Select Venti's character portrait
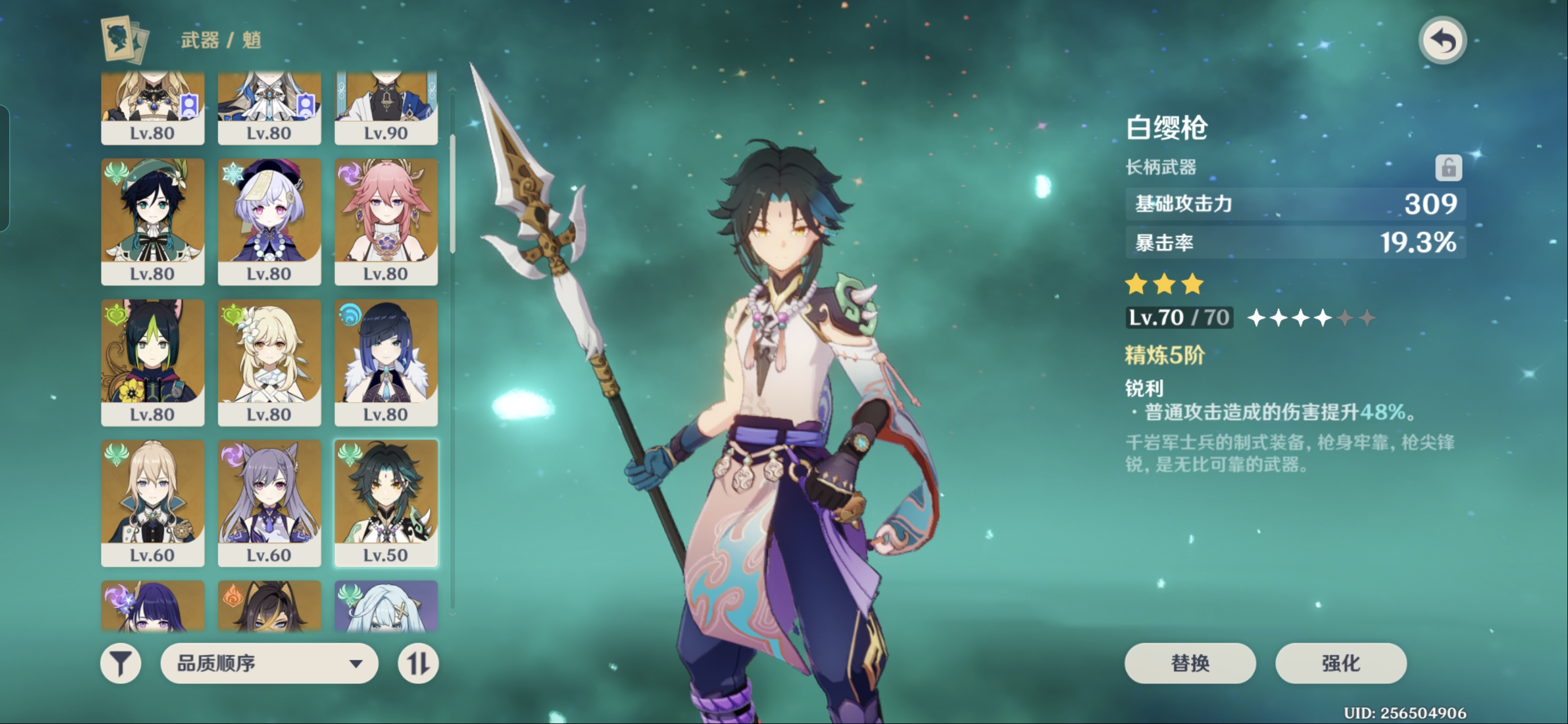1568x724 pixels. coord(152,222)
